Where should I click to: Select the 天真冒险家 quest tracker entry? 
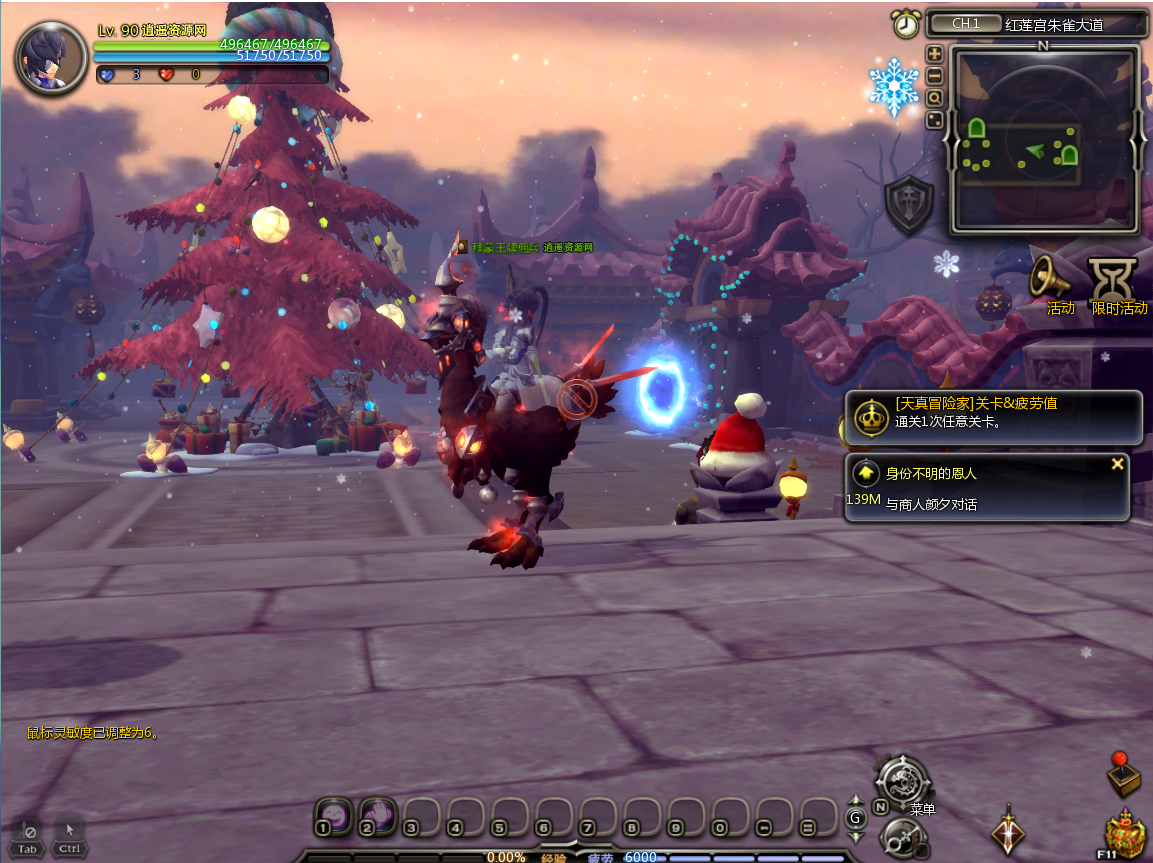tap(994, 416)
